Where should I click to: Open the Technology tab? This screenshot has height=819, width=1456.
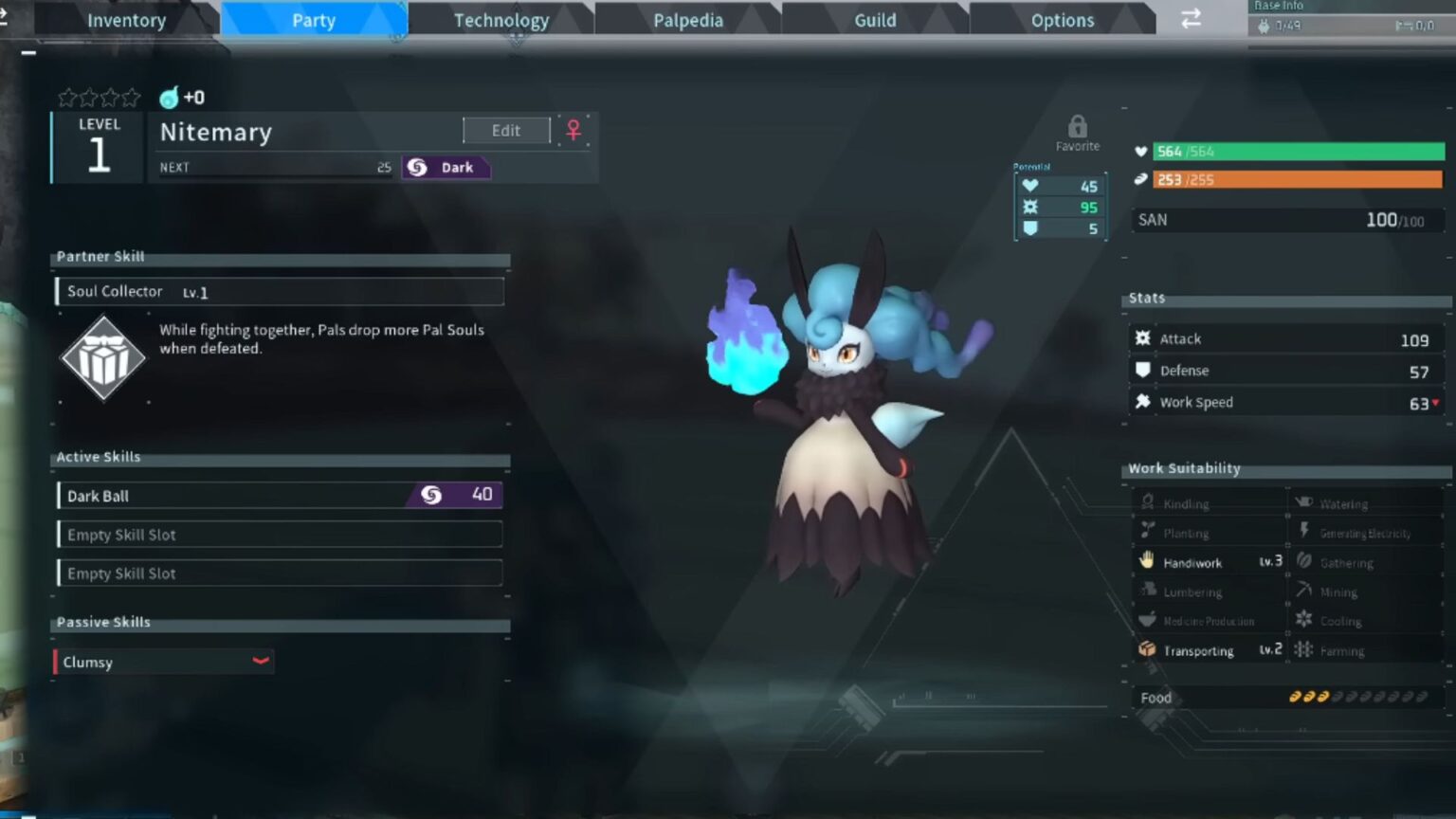[x=500, y=19]
